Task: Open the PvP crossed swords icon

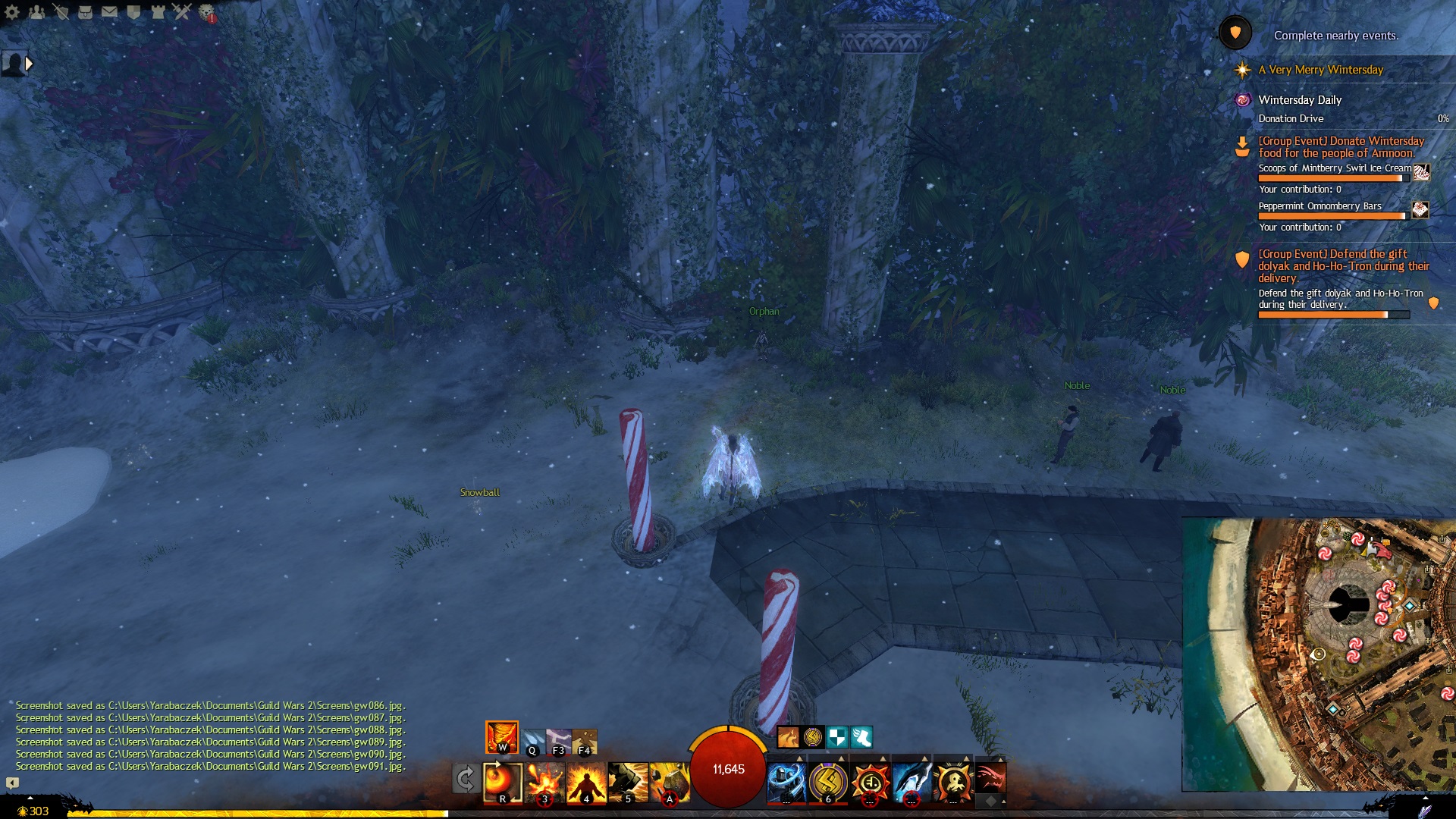Action: [x=182, y=11]
